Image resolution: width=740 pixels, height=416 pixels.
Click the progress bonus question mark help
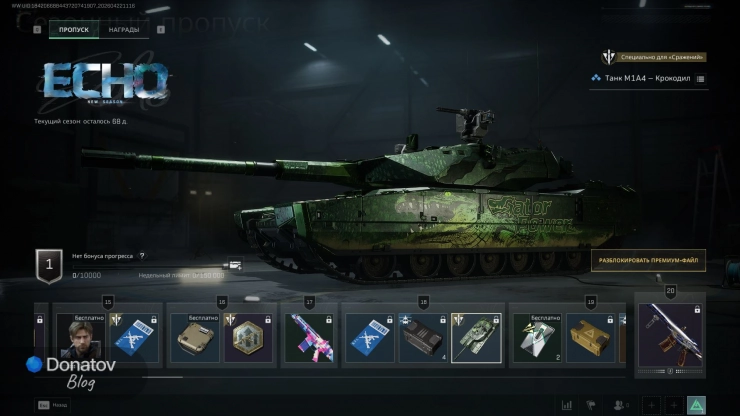[142, 256]
